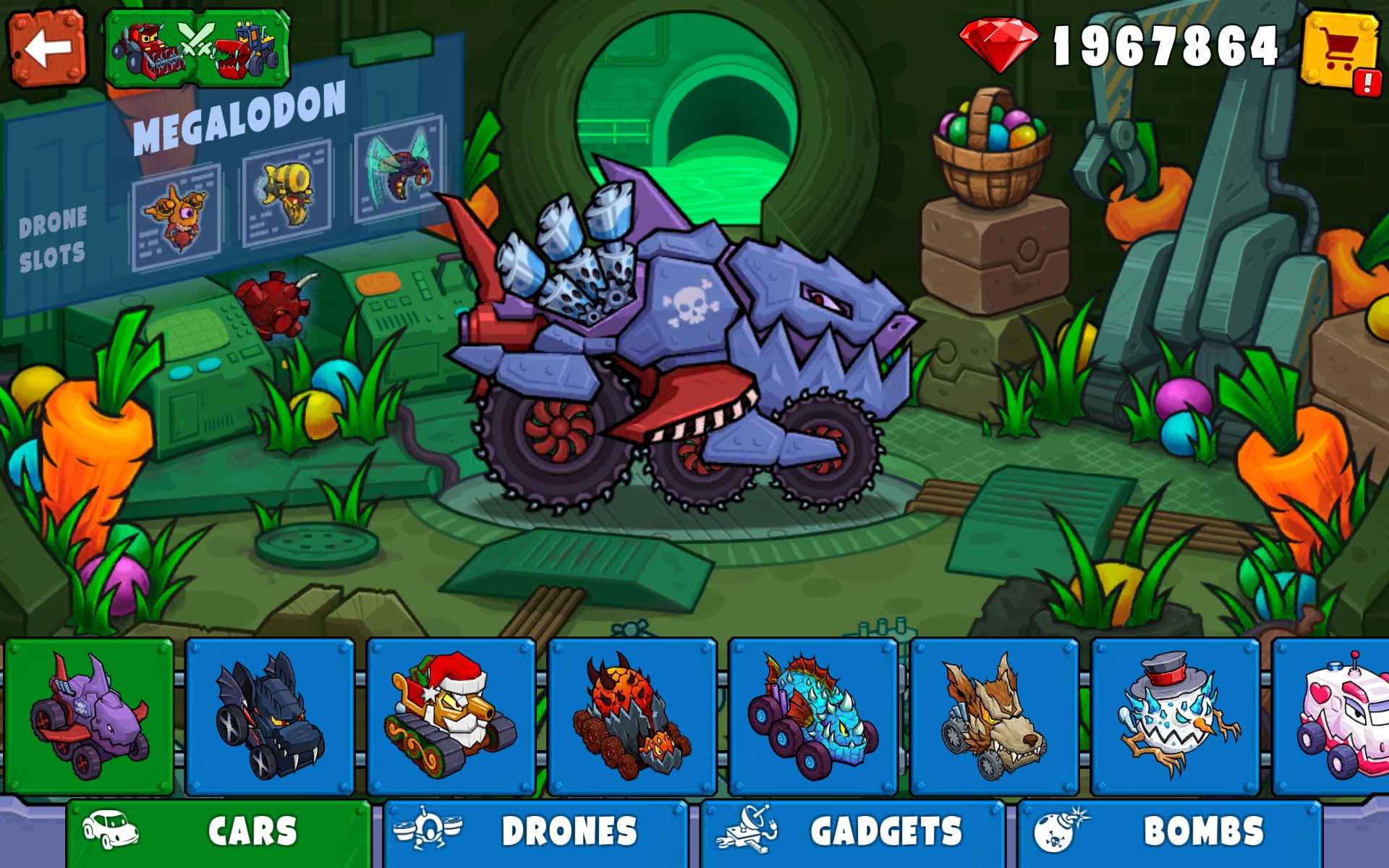Choose the brown werewolf car tile

tap(994, 716)
